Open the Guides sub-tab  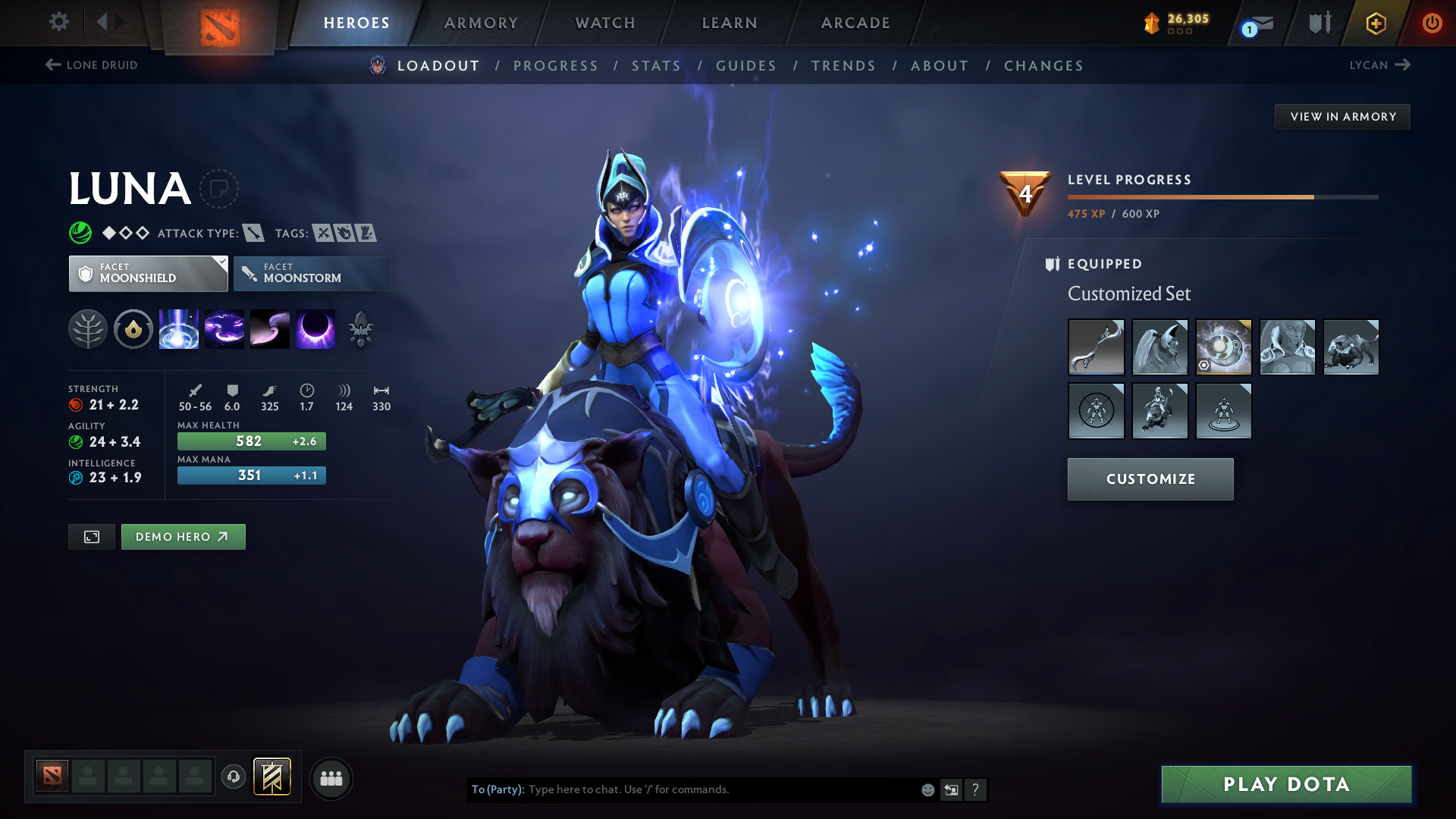click(746, 66)
